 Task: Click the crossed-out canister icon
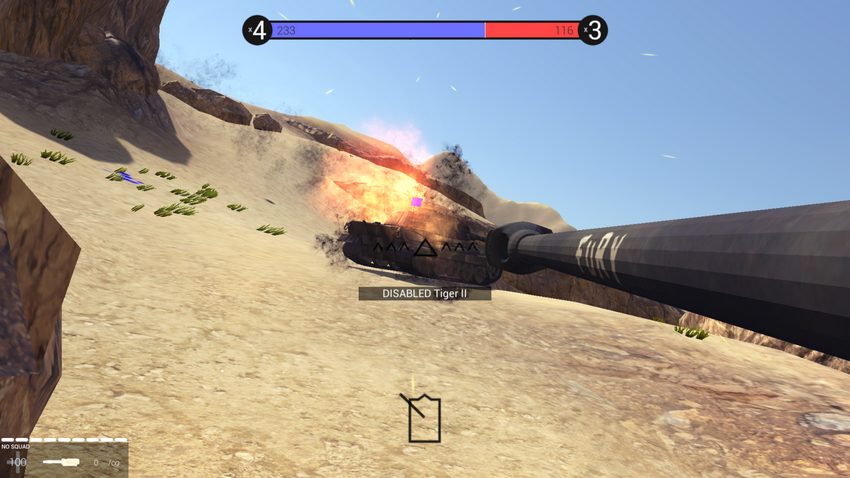423,418
